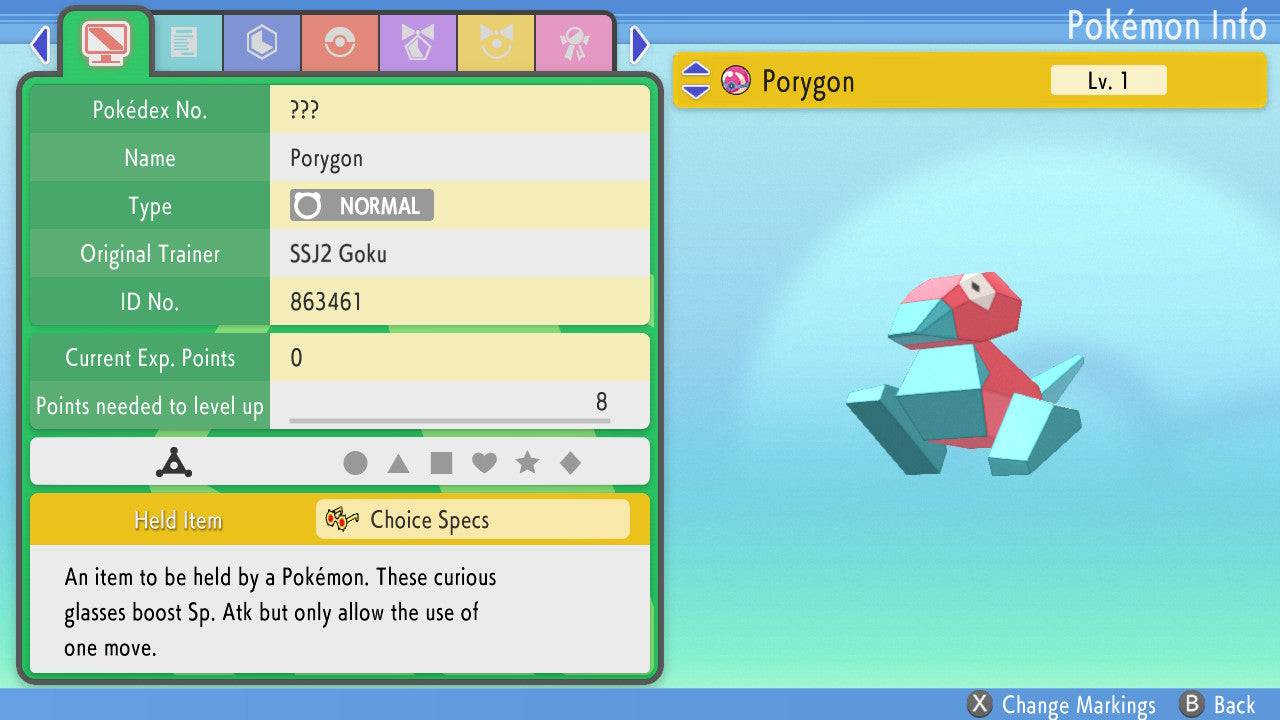The width and height of the screenshot is (1280, 720).
Task: Open the pink ribbon medal tab
Action: 573,43
